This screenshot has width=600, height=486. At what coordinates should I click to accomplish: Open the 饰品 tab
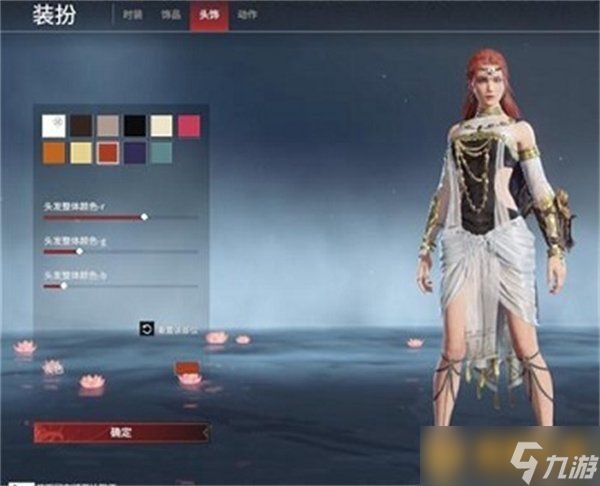[x=170, y=15]
